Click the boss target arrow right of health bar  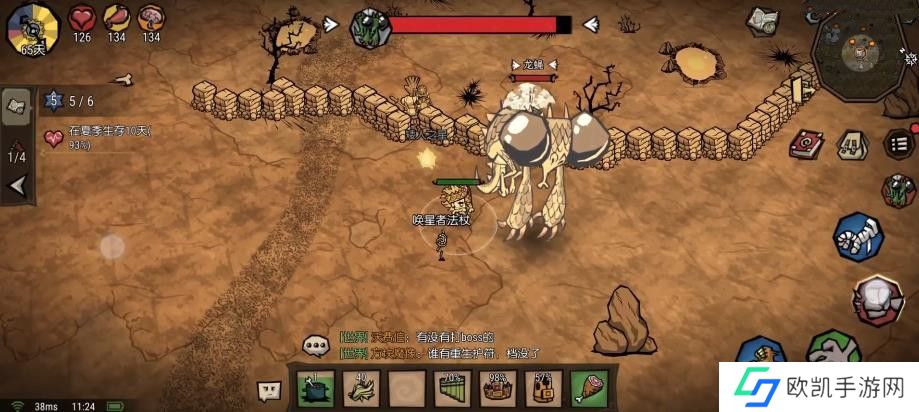coord(591,24)
